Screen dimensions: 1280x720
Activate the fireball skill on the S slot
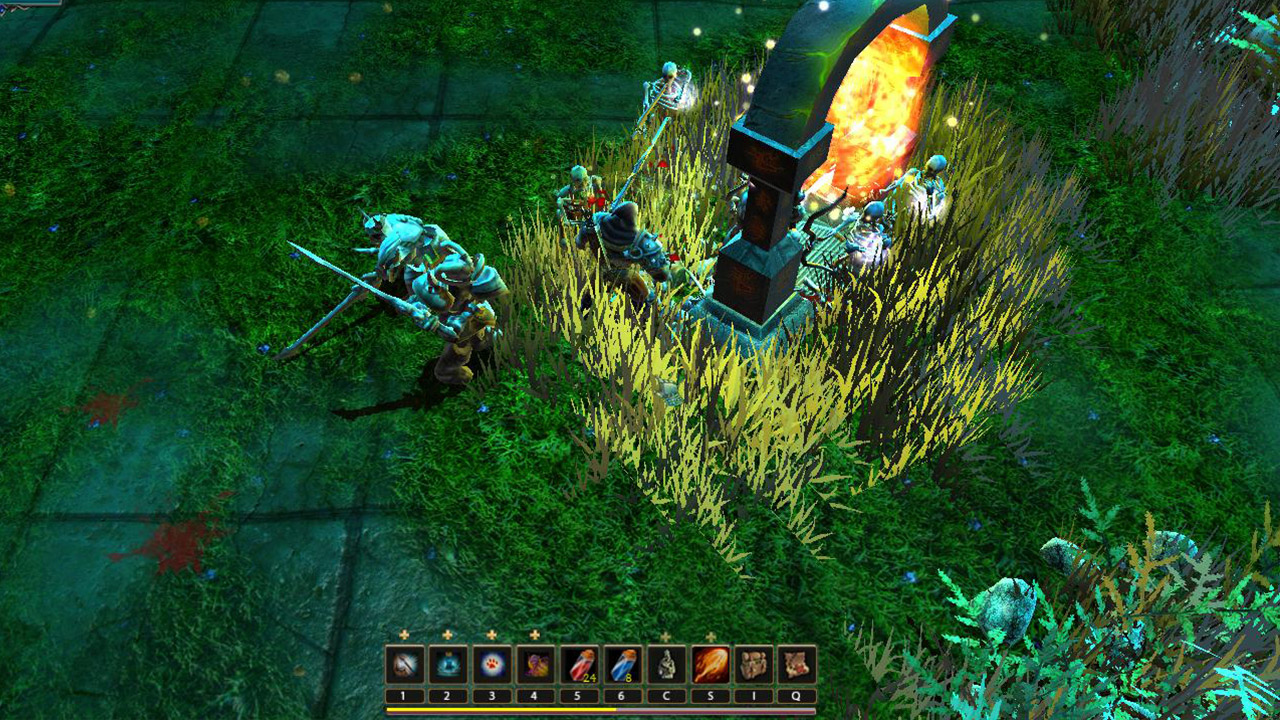[709, 663]
